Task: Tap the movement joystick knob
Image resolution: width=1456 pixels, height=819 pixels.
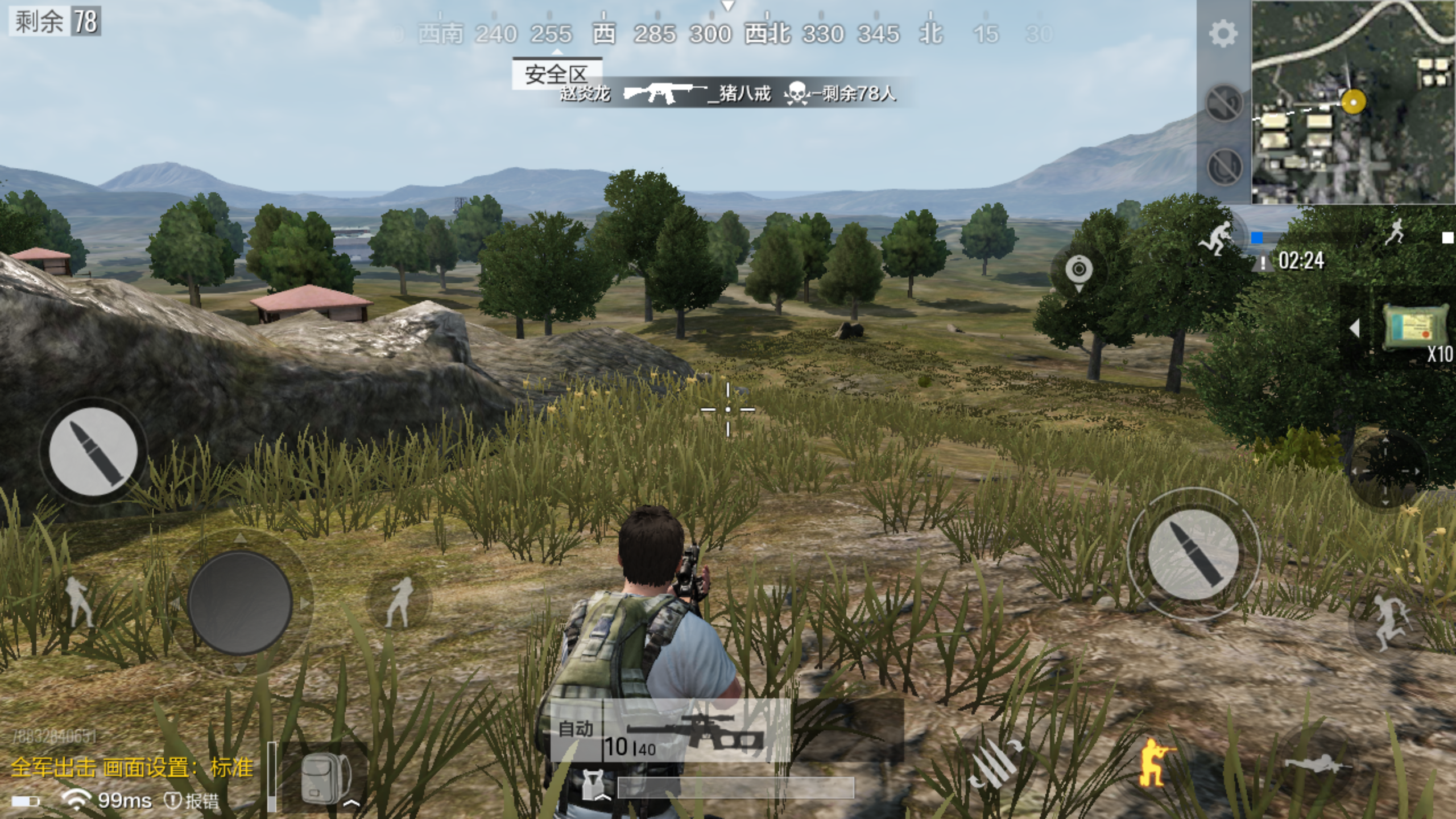Action: click(240, 603)
